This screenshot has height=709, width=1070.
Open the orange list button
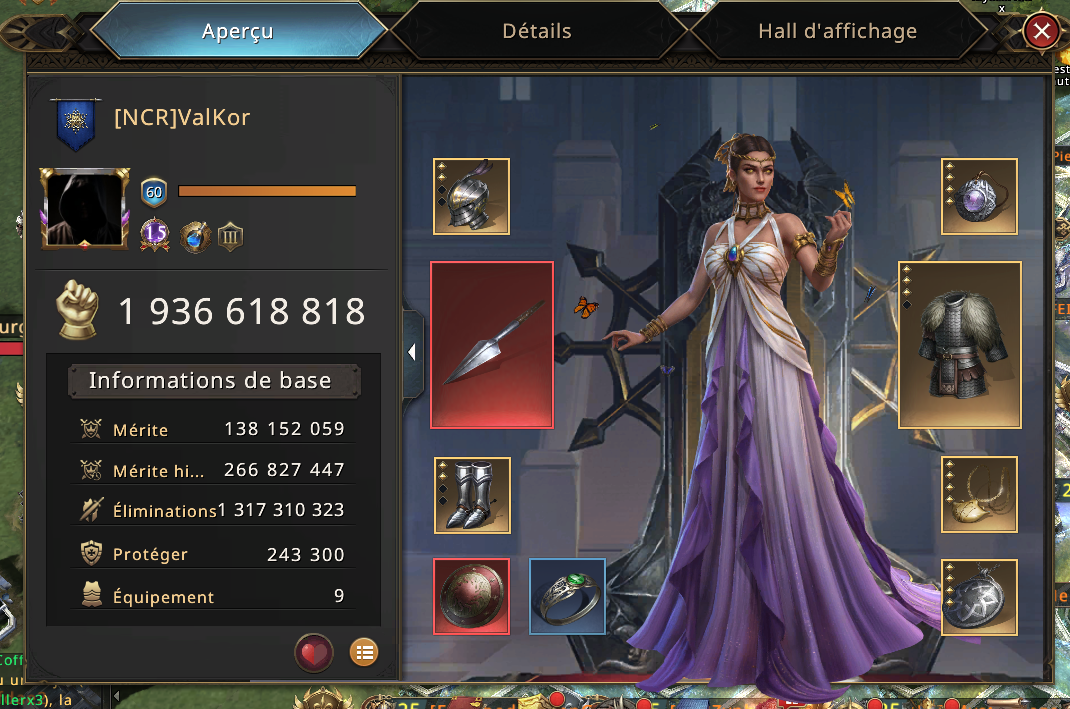click(x=364, y=653)
